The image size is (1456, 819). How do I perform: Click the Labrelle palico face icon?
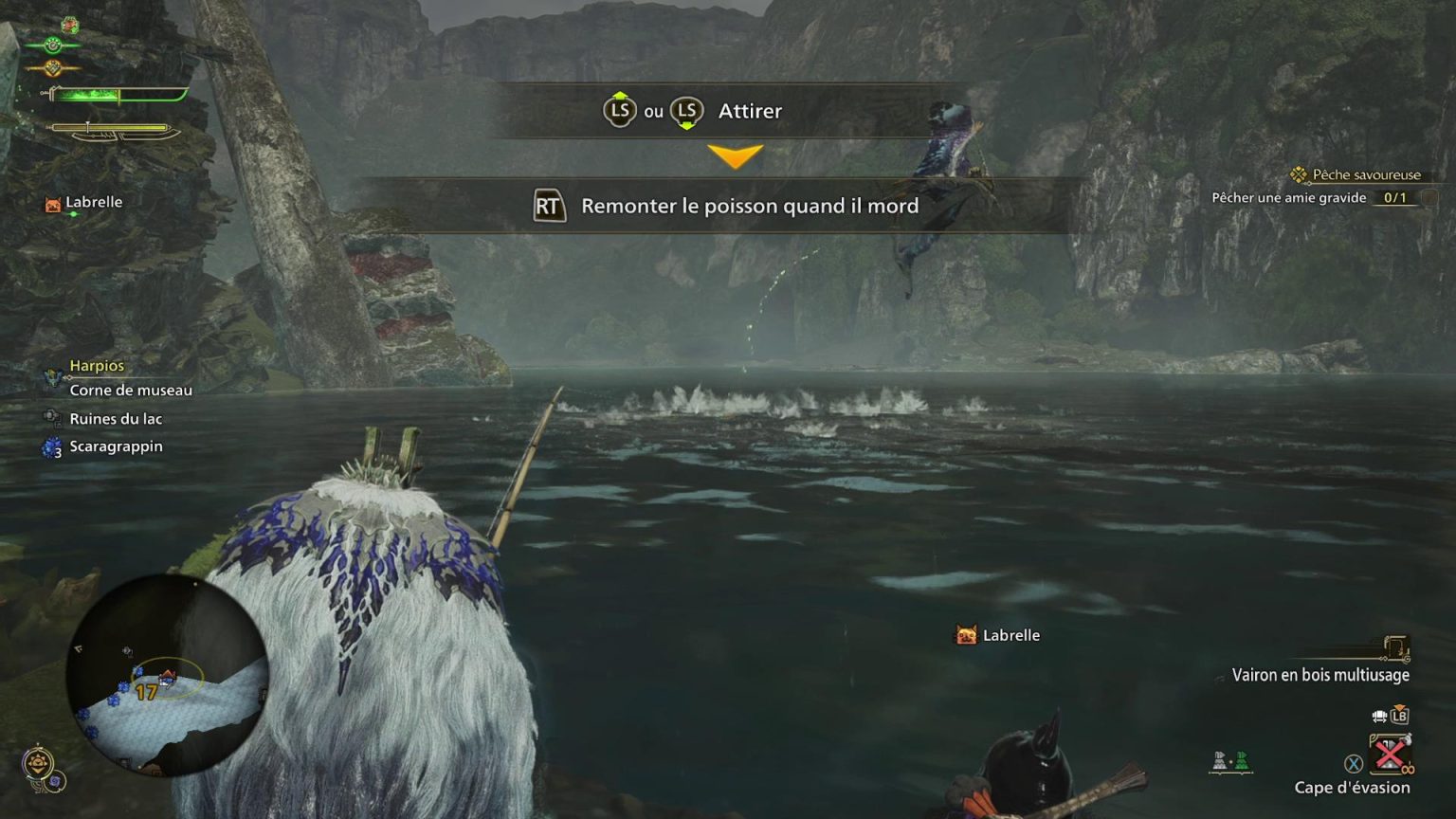(x=52, y=202)
